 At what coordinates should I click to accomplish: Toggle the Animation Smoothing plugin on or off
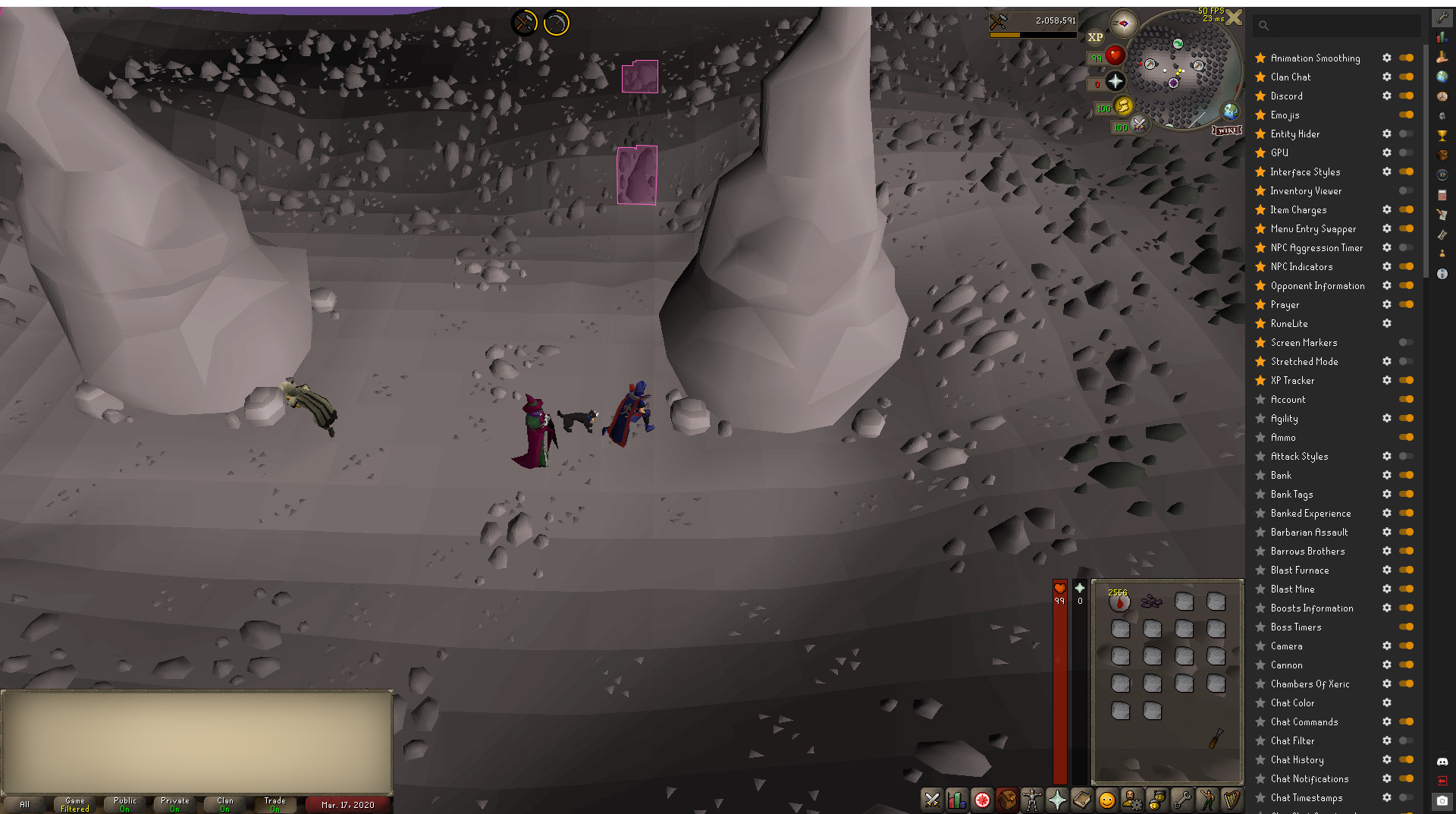click(1407, 58)
